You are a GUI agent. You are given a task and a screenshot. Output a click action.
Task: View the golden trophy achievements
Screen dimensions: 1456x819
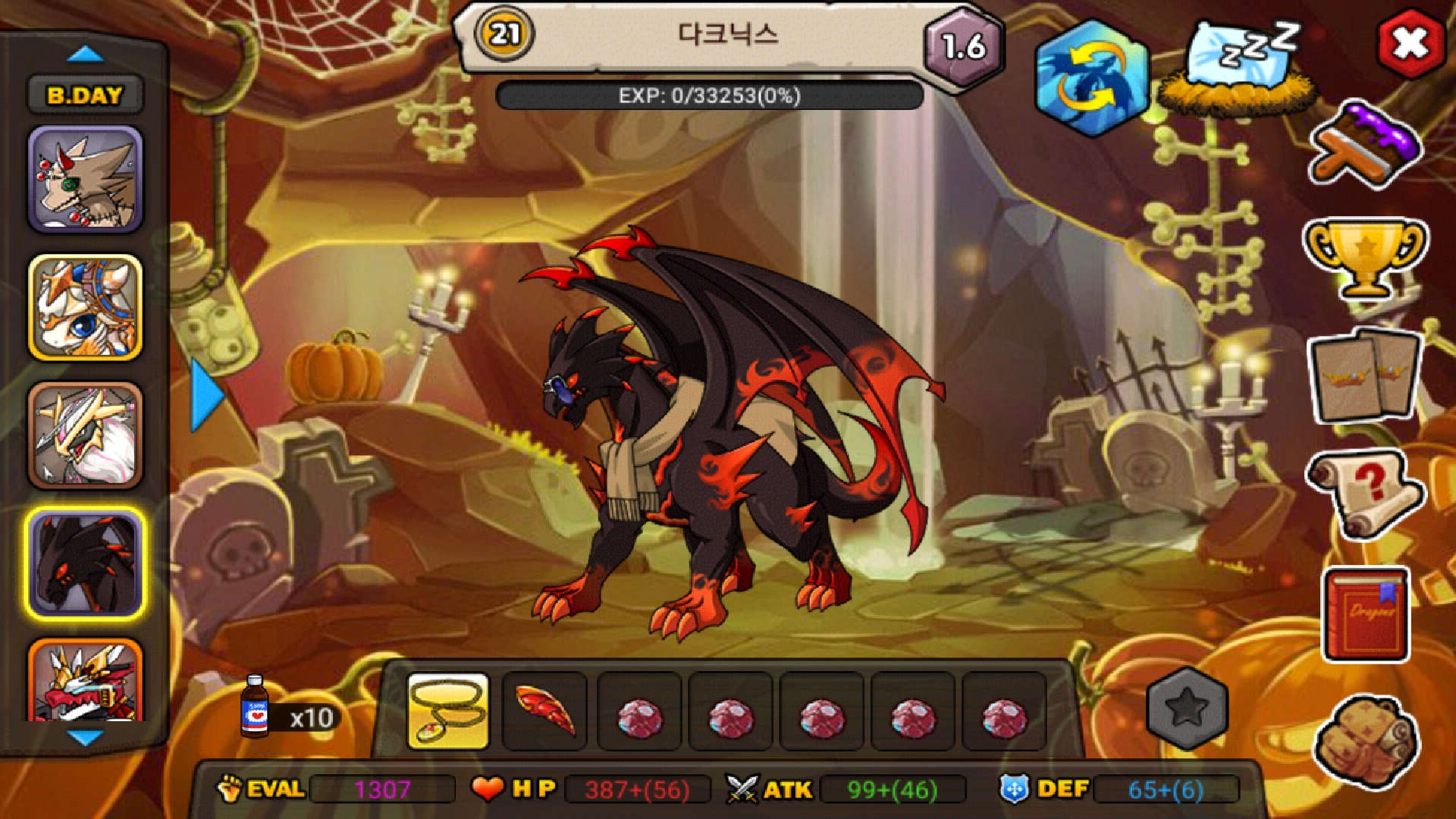click(x=1364, y=258)
